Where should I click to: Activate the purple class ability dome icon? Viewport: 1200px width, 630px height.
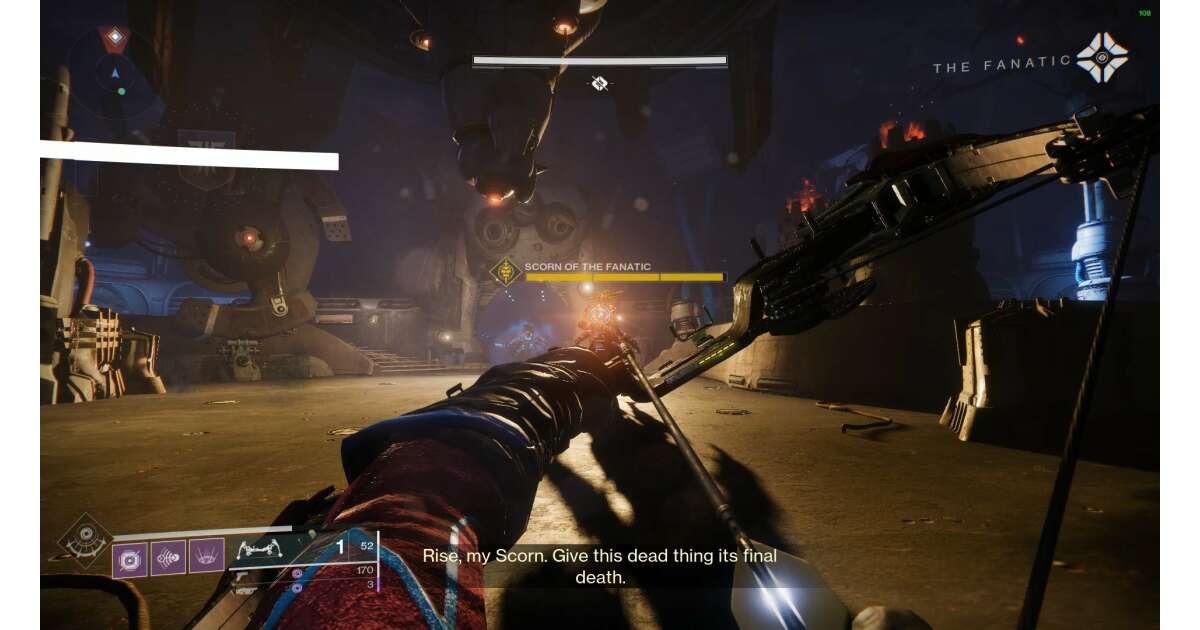coord(207,557)
